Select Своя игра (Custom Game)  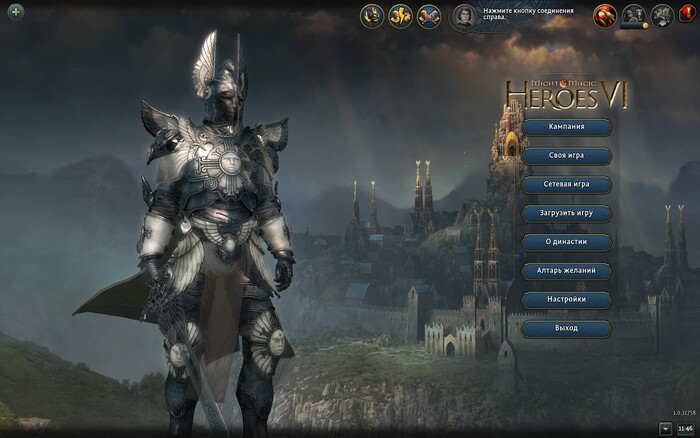566,156
